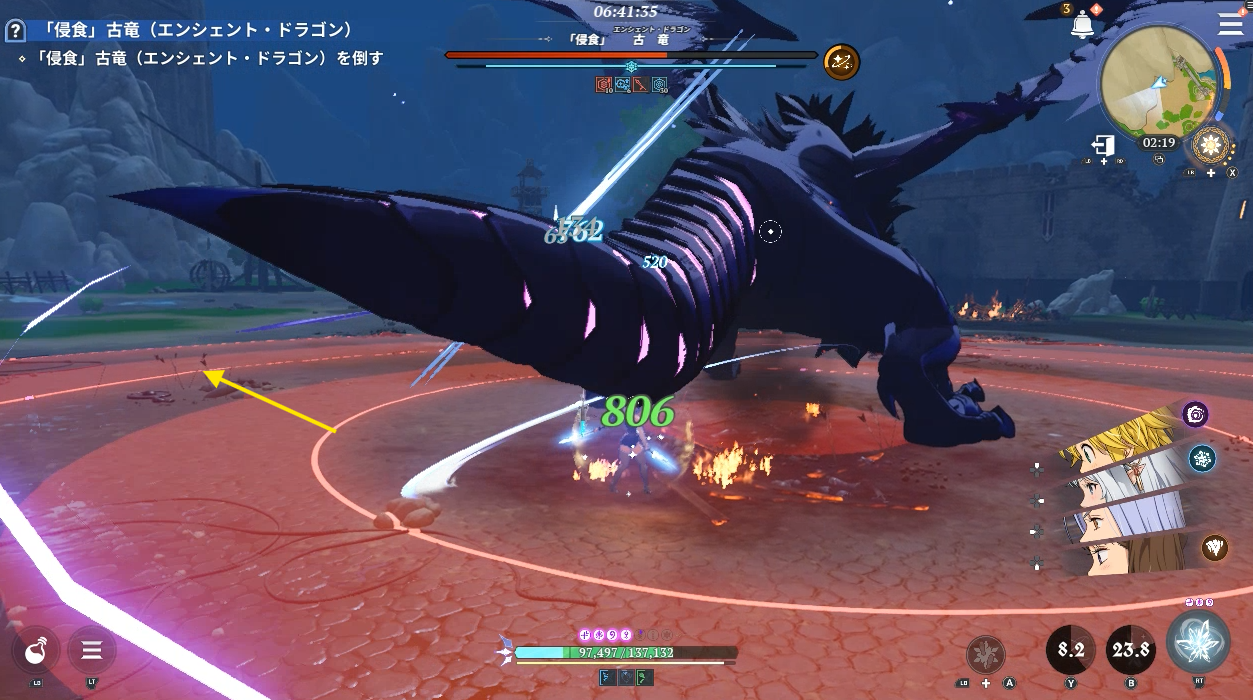
Task: Activate the crystal flower ultimate skill
Action: point(1198,641)
